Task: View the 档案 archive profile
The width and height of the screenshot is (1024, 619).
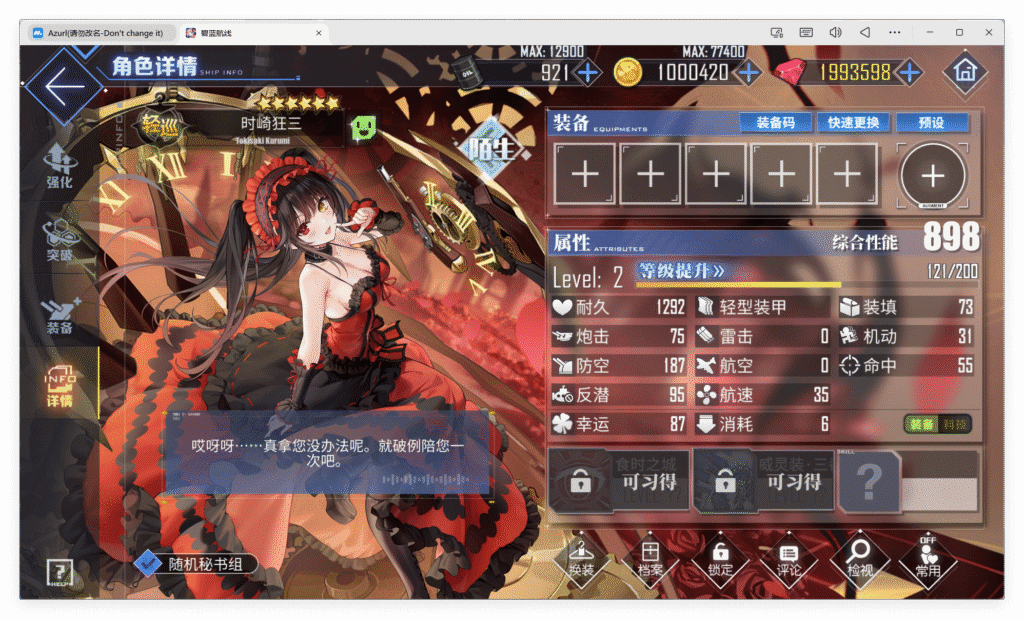Action: (650, 560)
